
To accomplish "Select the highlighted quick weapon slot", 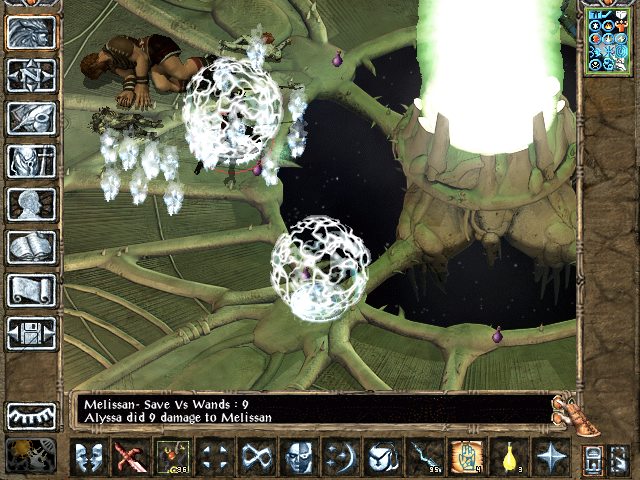I will pos(172,458).
